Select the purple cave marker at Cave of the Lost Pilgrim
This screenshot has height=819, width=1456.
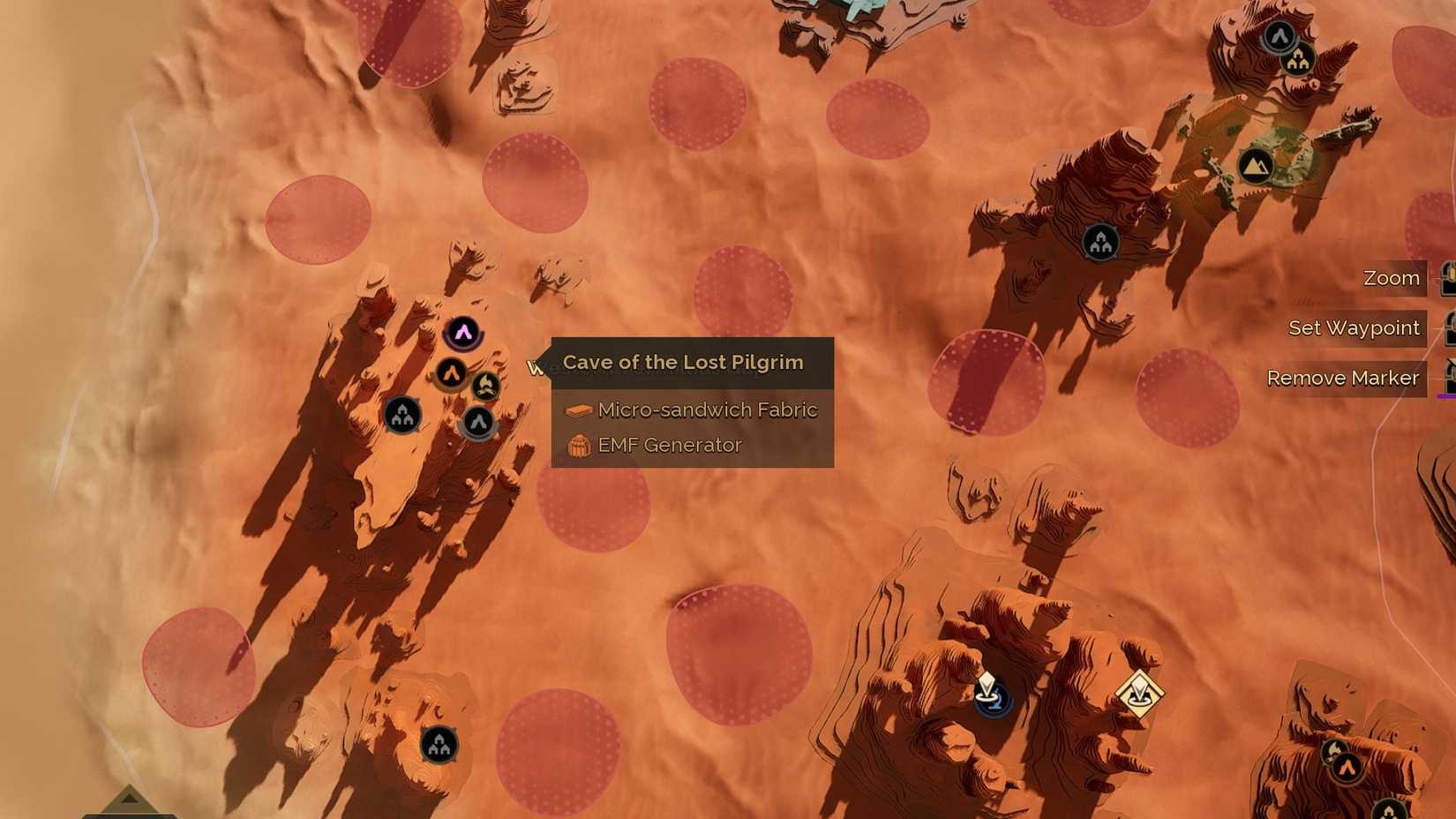click(464, 331)
